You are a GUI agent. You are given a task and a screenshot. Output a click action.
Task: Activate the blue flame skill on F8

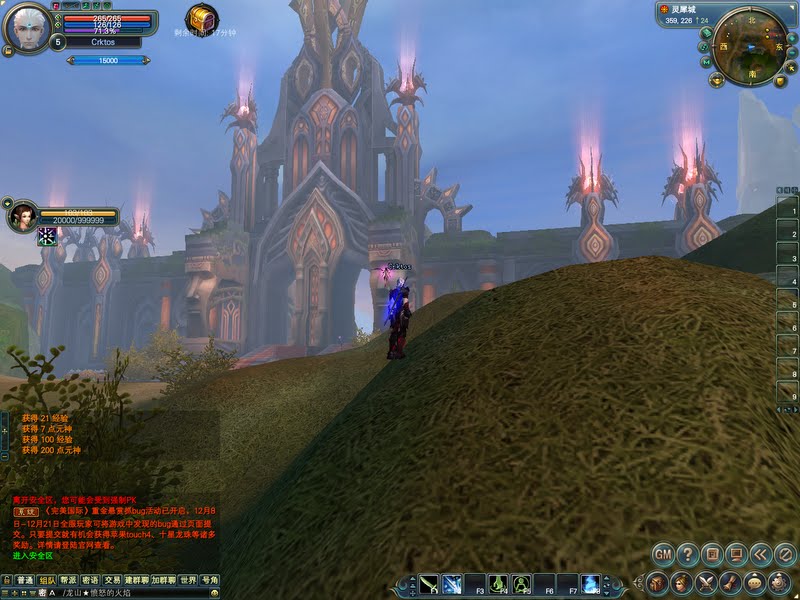[x=591, y=583]
